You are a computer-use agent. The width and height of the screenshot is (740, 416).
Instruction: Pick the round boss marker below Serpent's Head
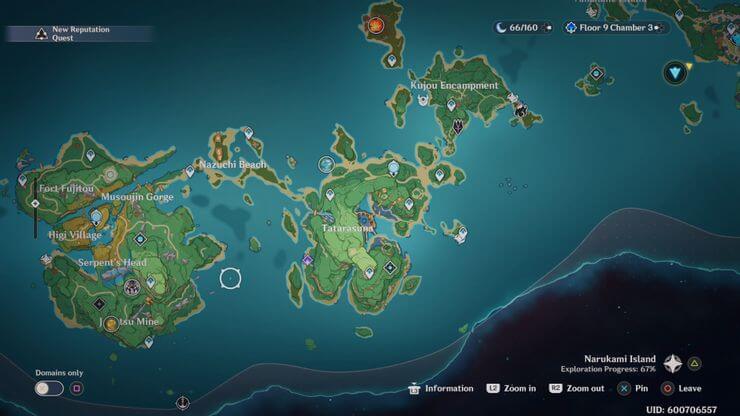[x=131, y=288]
